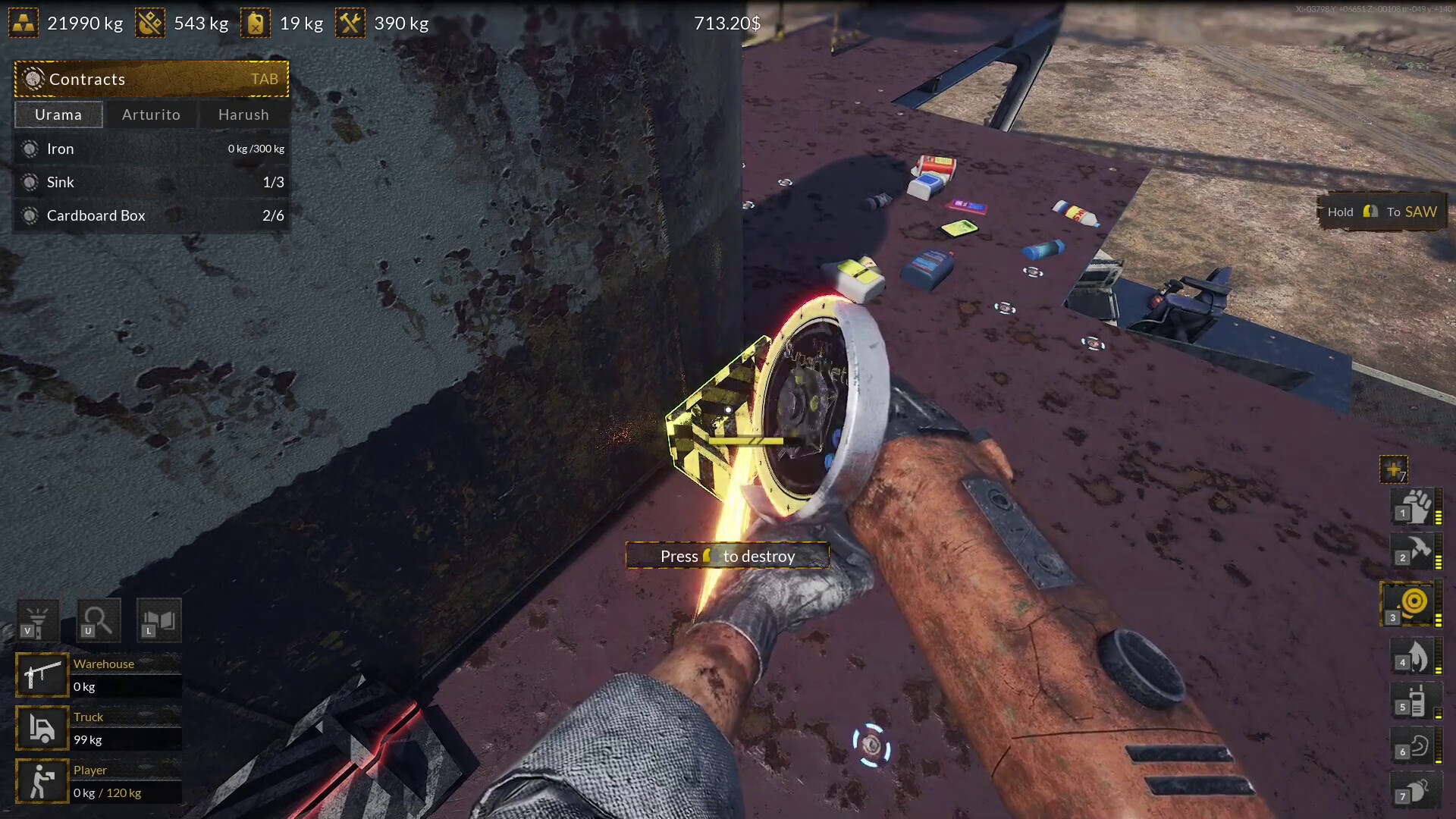Select the fist tool in hotbar slot 1
1456x819 pixels.
(1410, 507)
